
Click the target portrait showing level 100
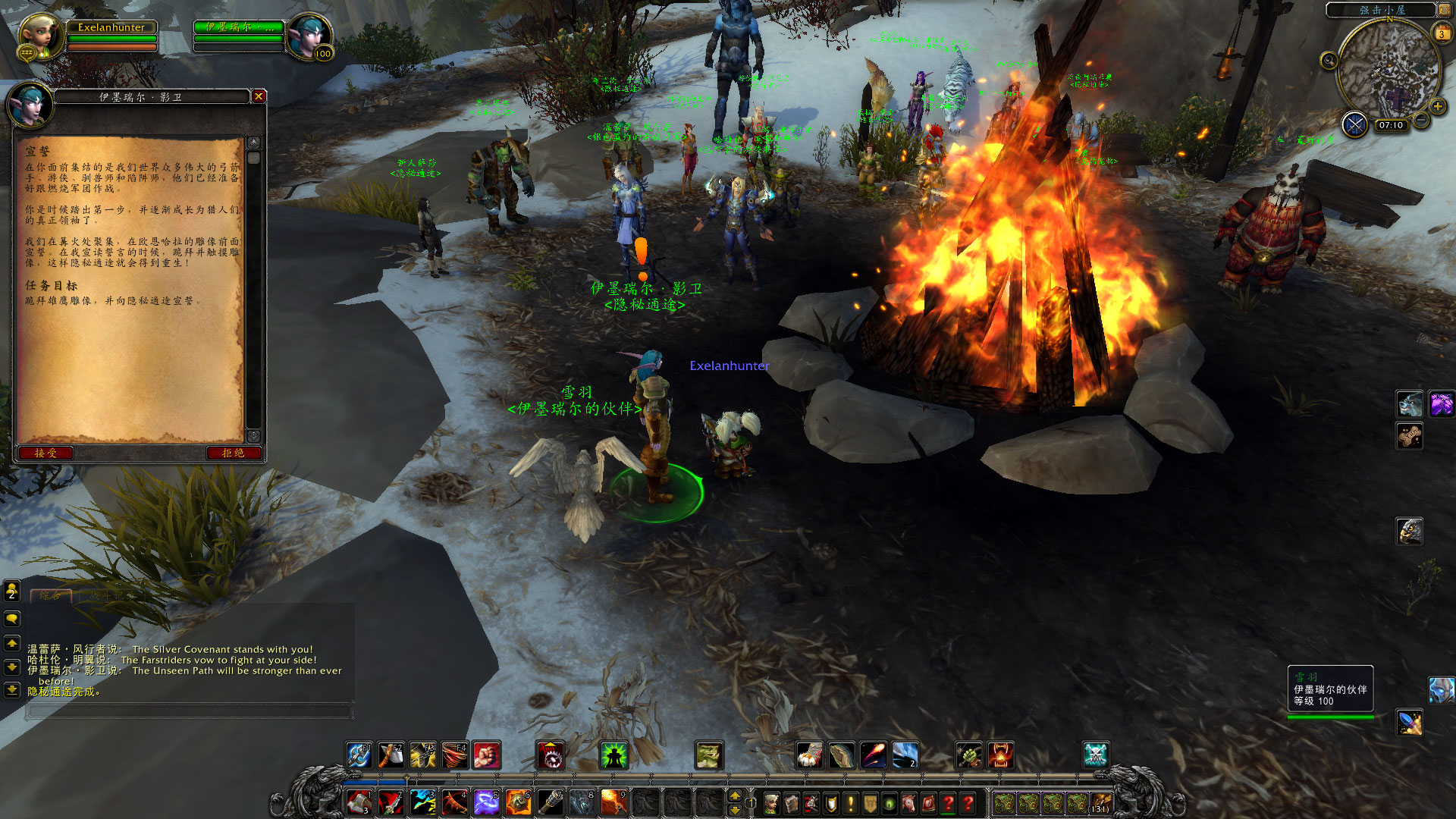(309, 36)
